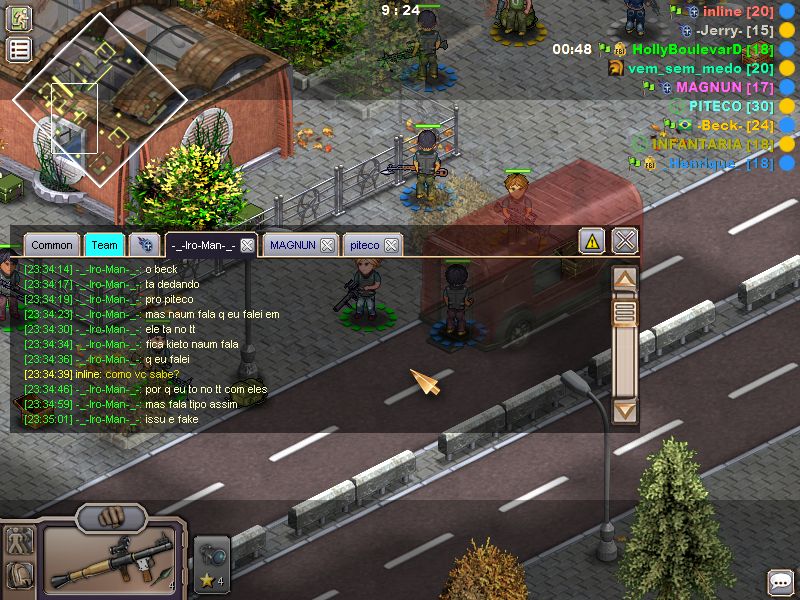The image size is (800, 600).
Task: Click the yellow warning triangle button
Action: (592, 241)
